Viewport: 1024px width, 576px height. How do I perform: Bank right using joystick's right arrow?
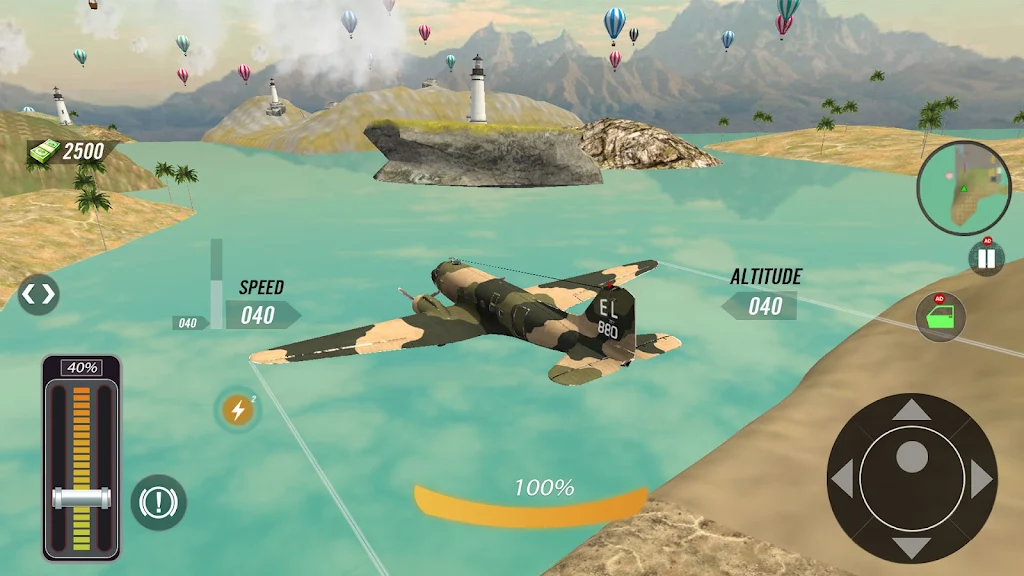(981, 479)
